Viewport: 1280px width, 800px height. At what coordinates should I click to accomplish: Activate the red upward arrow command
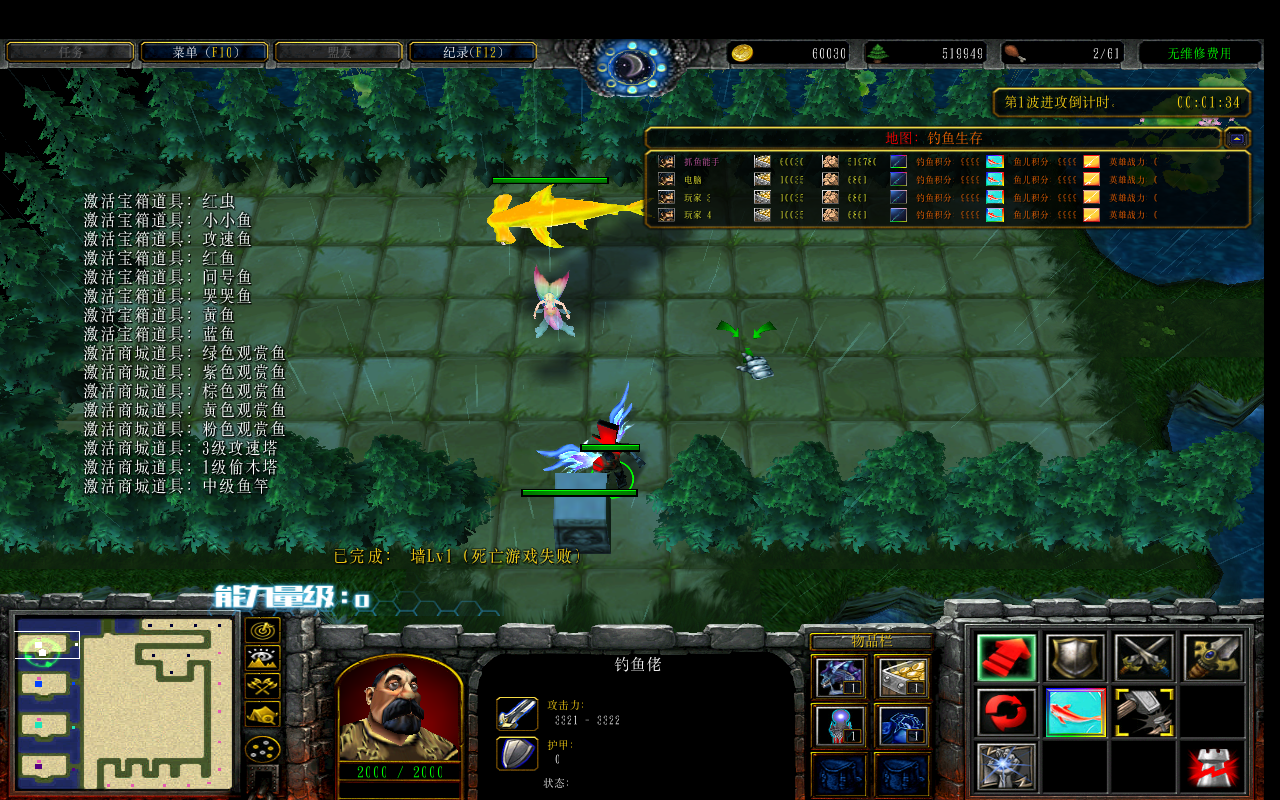pos(1007,657)
